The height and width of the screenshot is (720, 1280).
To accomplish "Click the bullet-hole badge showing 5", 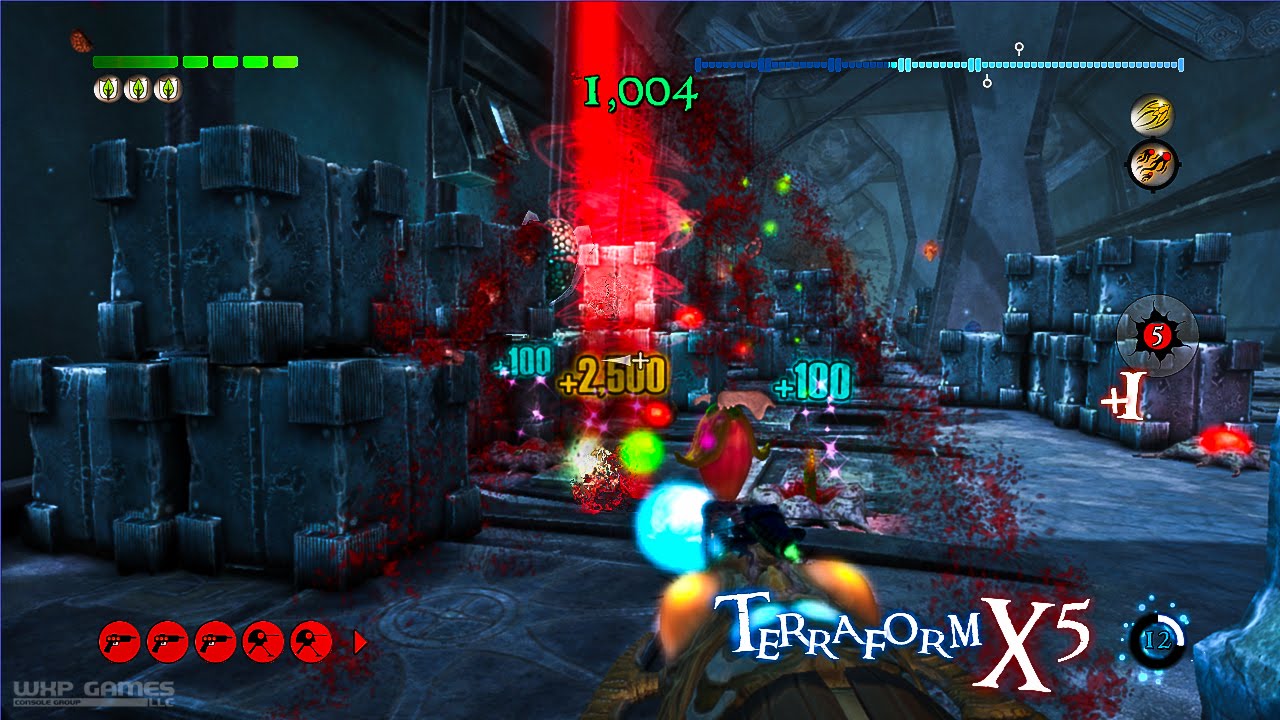I will coord(1157,335).
